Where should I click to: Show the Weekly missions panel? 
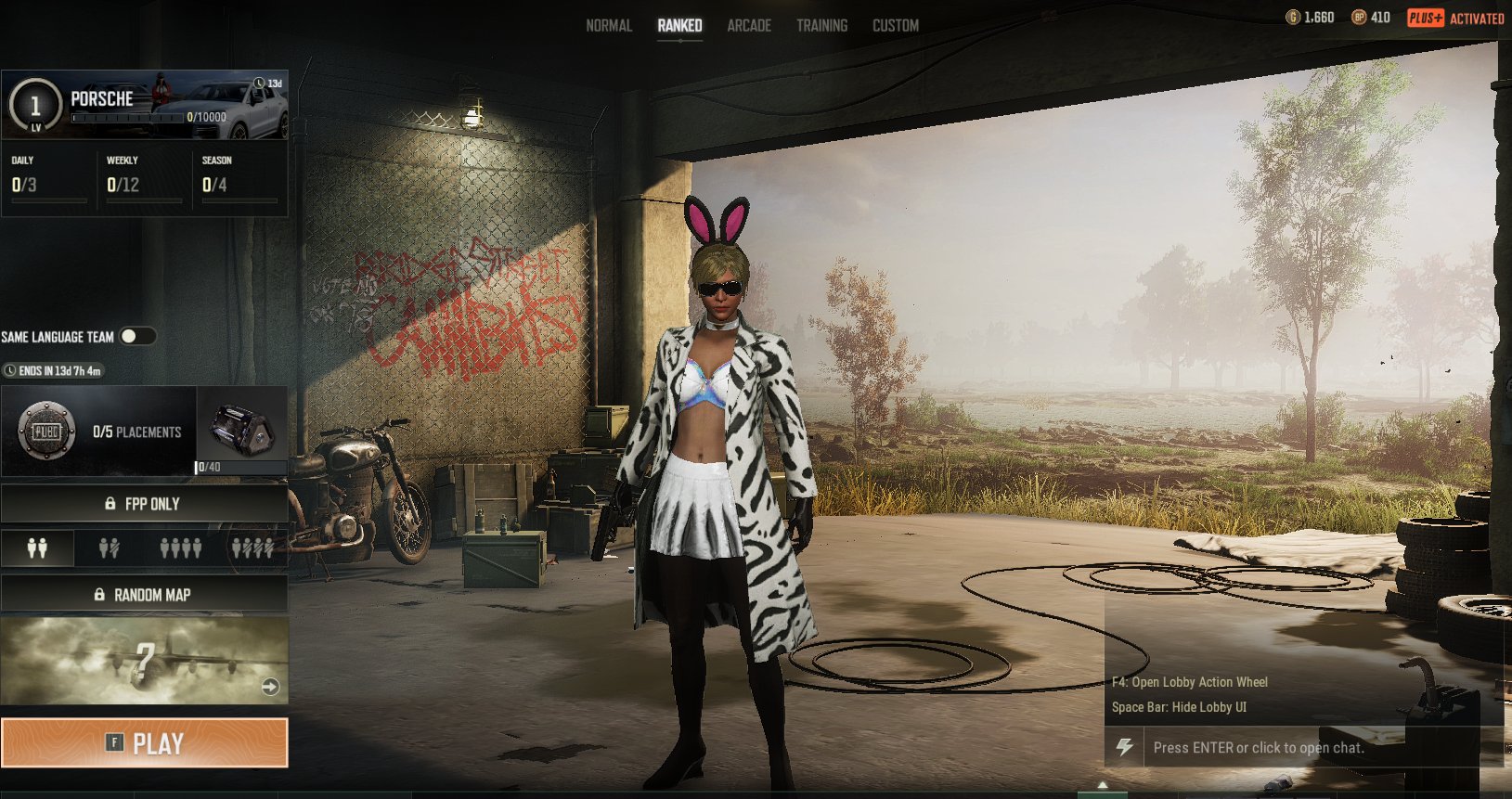[144, 177]
